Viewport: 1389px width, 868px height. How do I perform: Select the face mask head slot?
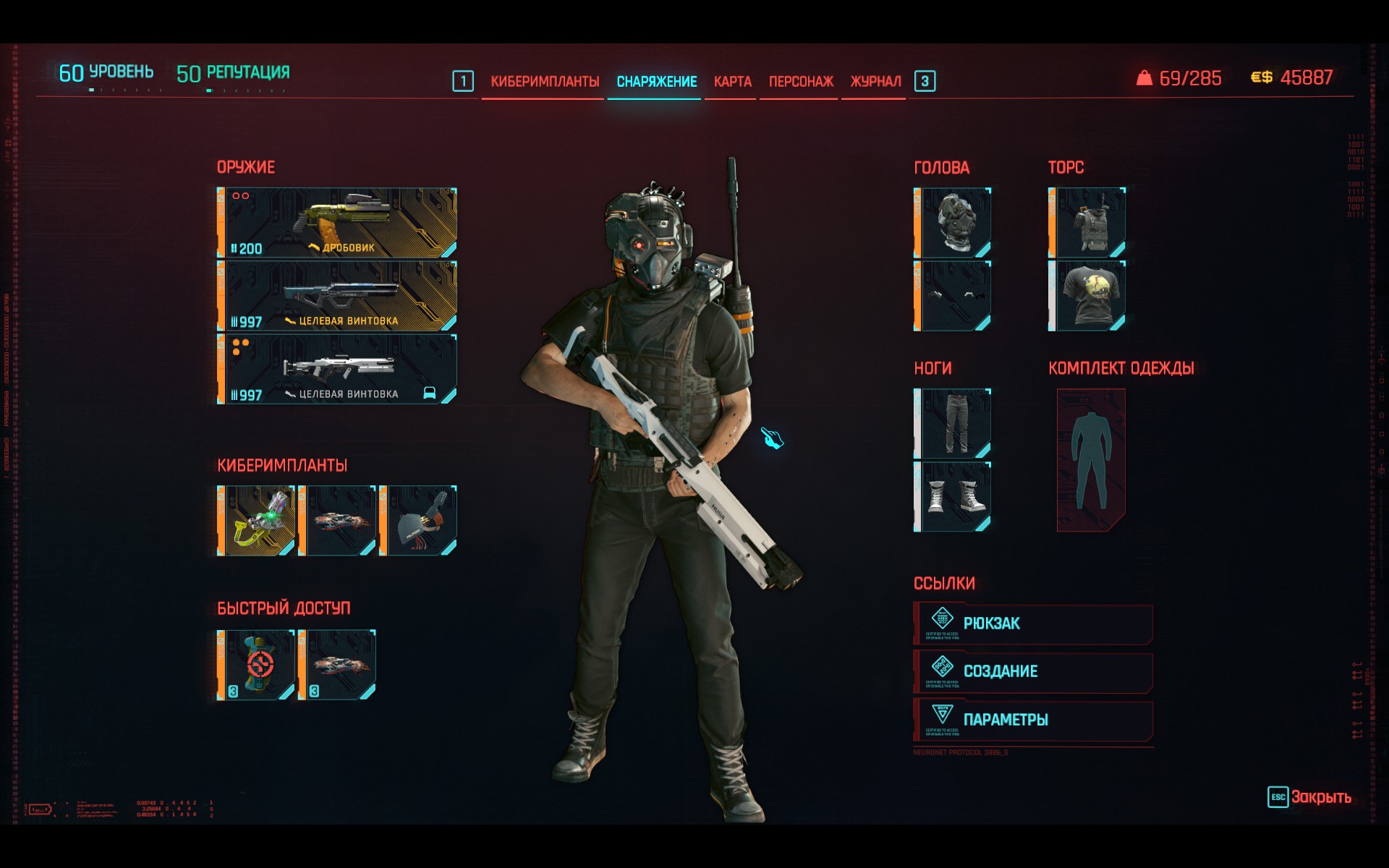point(953,296)
